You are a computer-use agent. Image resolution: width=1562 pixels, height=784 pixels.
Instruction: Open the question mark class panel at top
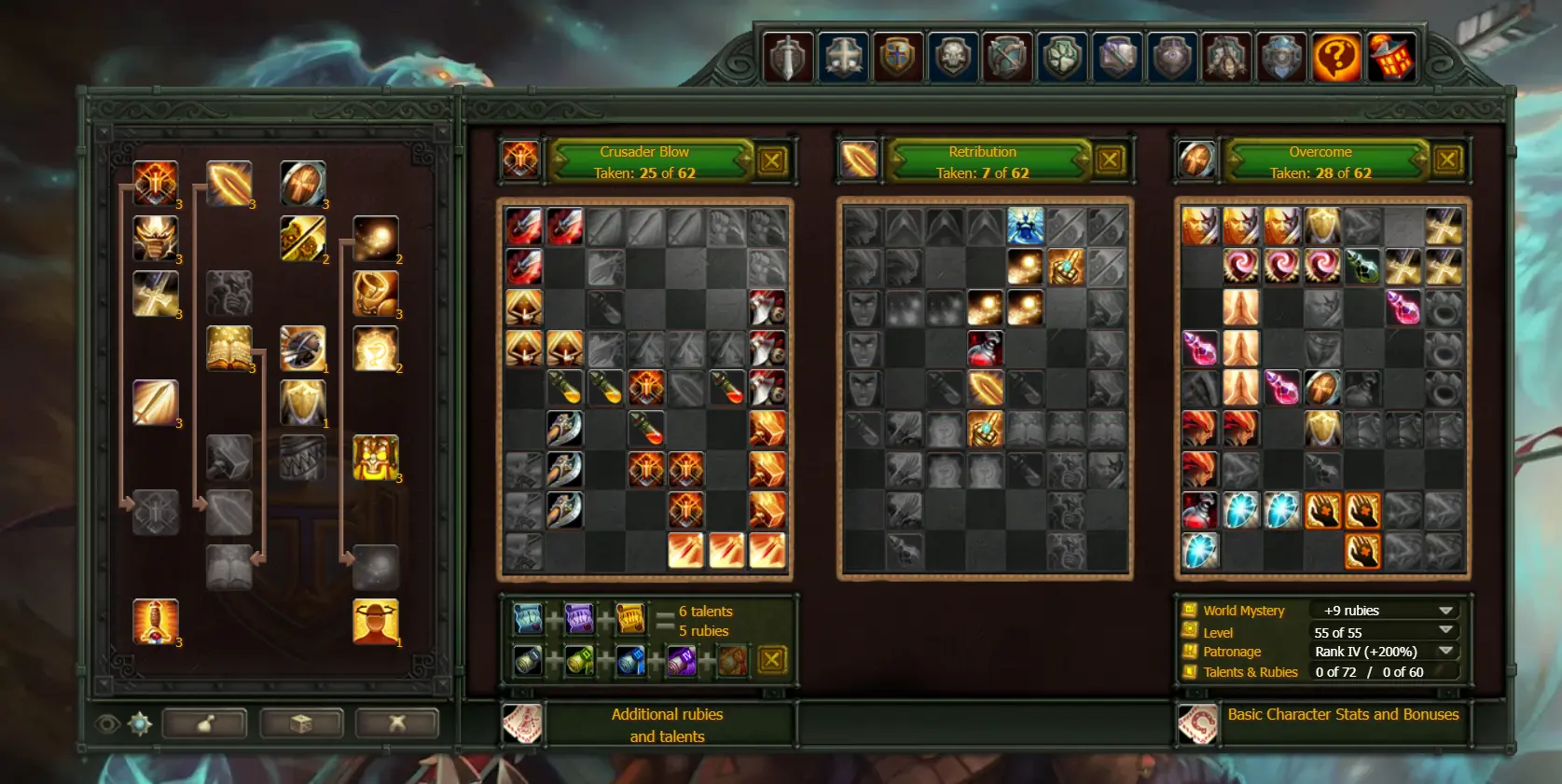pyautogui.click(x=1337, y=56)
